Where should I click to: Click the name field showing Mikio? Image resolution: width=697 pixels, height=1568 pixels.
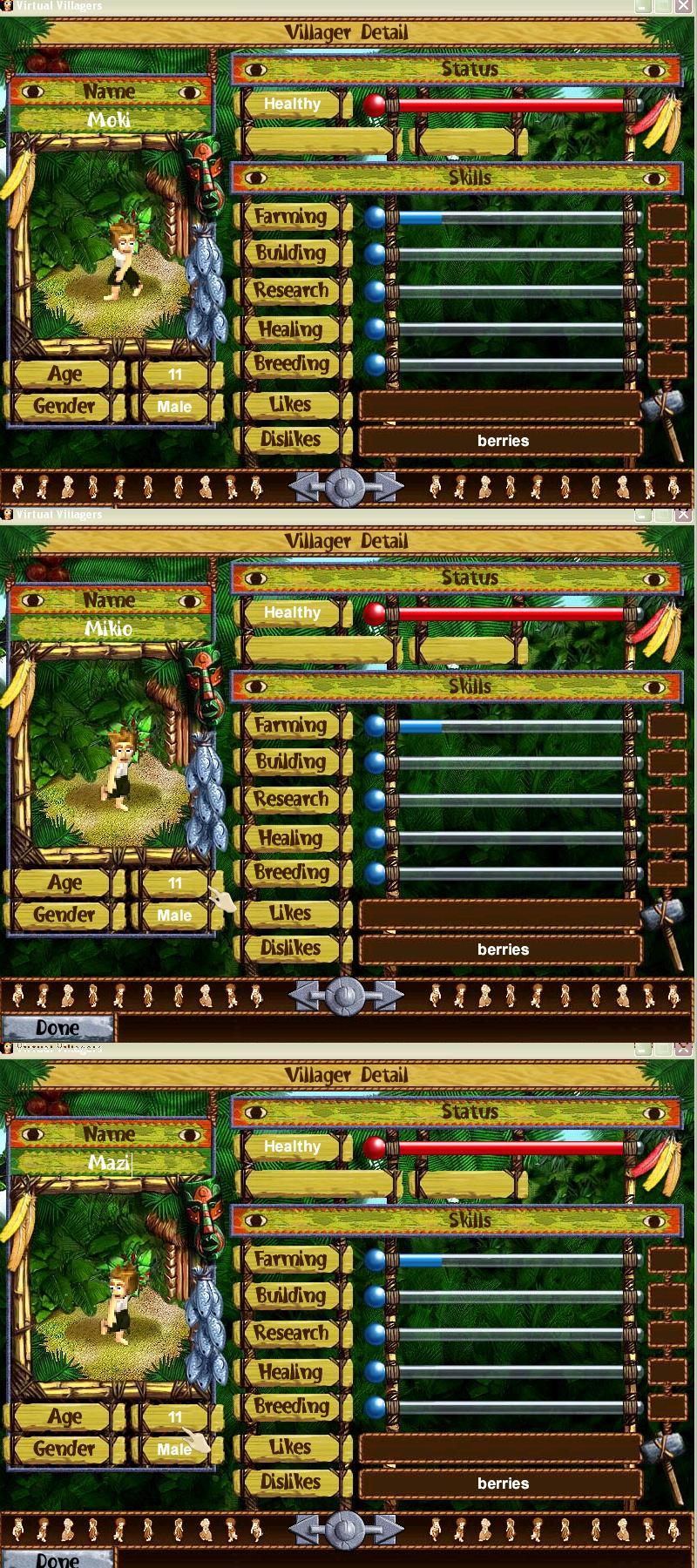(110, 629)
